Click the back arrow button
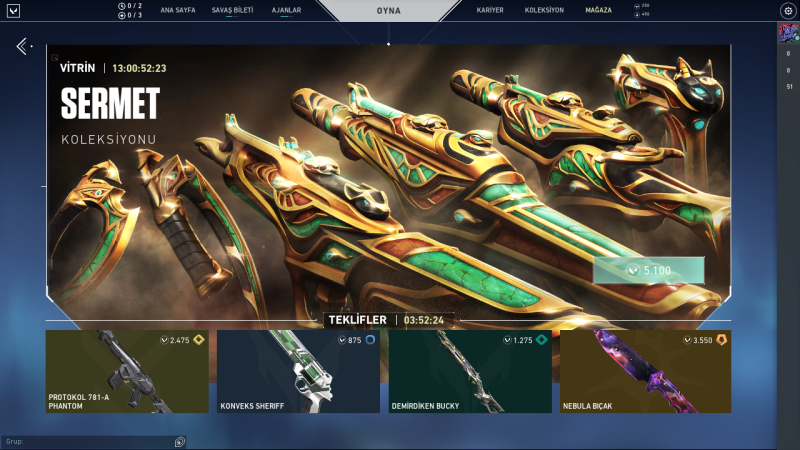Image resolution: width=800 pixels, height=450 pixels. pos(22,47)
